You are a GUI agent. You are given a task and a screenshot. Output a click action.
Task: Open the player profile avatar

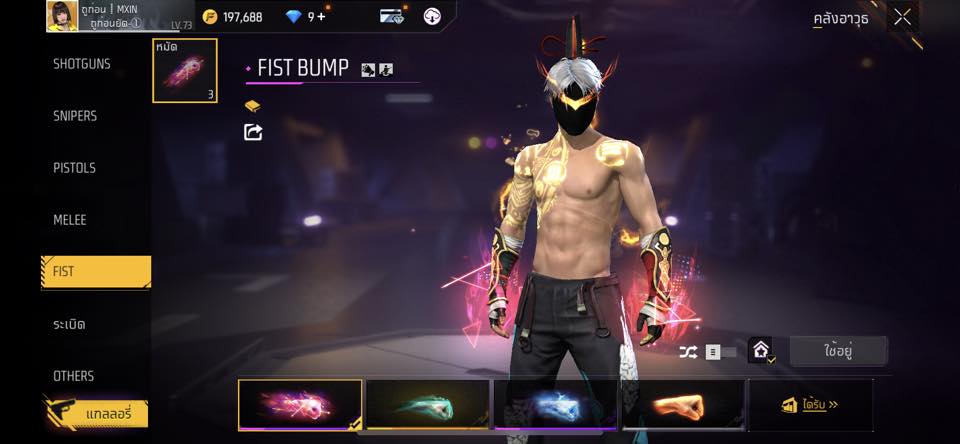coord(62,16)
